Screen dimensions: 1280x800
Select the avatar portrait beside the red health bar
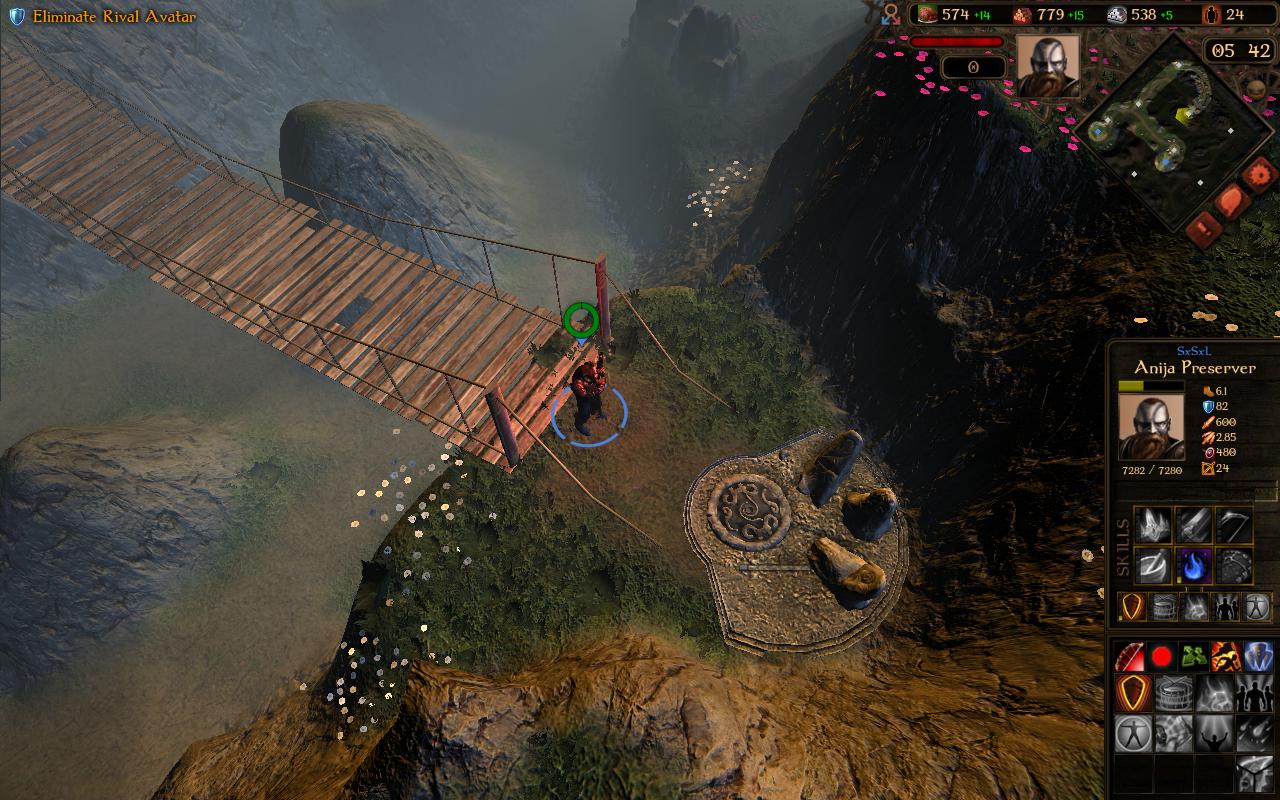(x=1048, y=66)
